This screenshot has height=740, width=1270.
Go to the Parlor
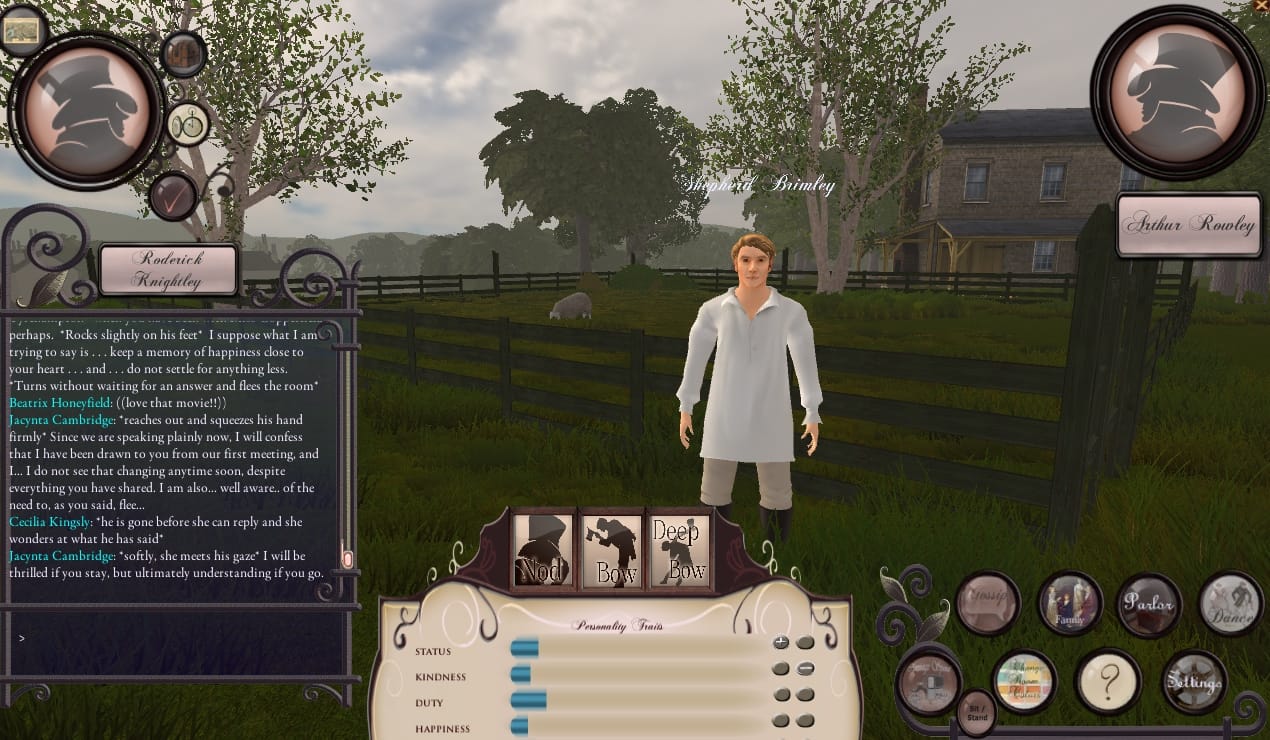(1148, 604)
